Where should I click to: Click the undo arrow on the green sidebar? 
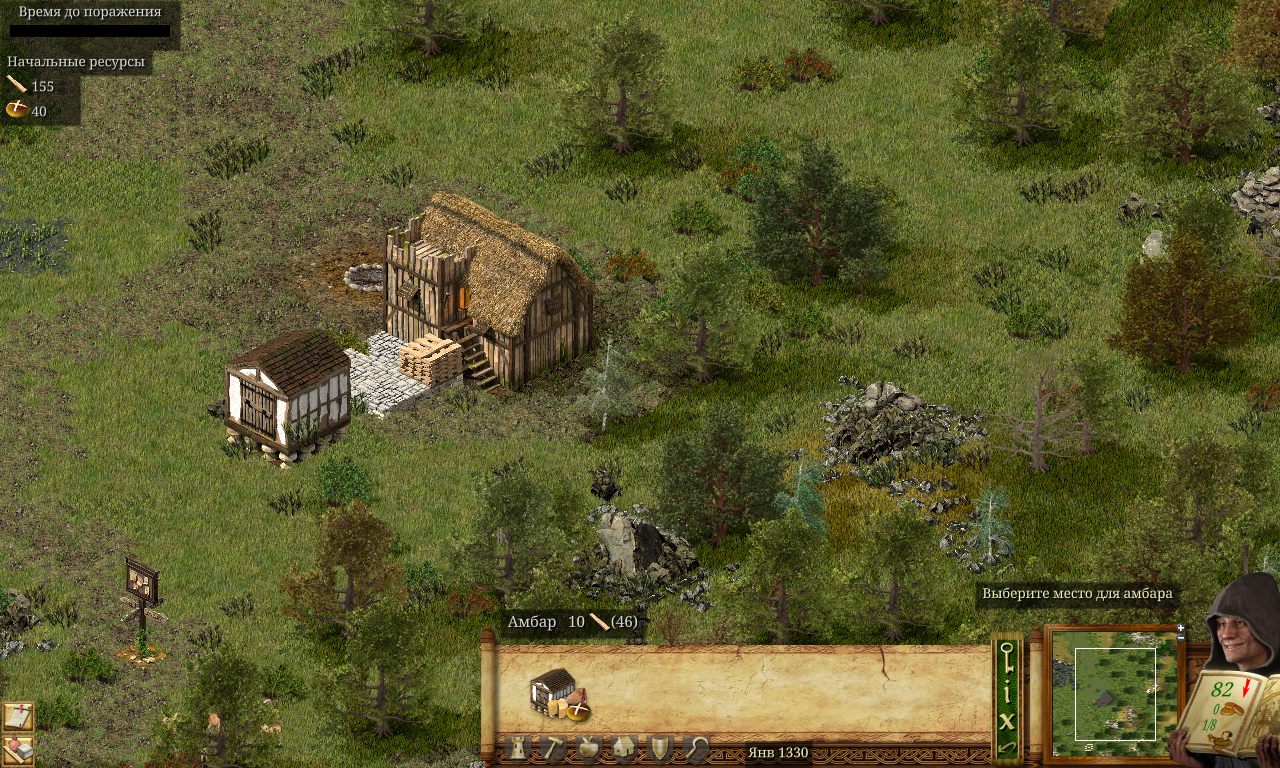click(x=1006, y=747)
